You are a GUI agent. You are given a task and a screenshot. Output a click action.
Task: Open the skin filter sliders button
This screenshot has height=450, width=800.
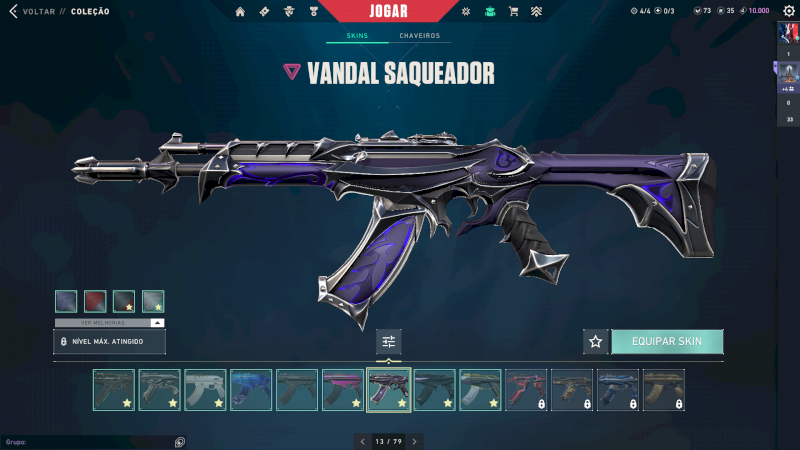389,341
